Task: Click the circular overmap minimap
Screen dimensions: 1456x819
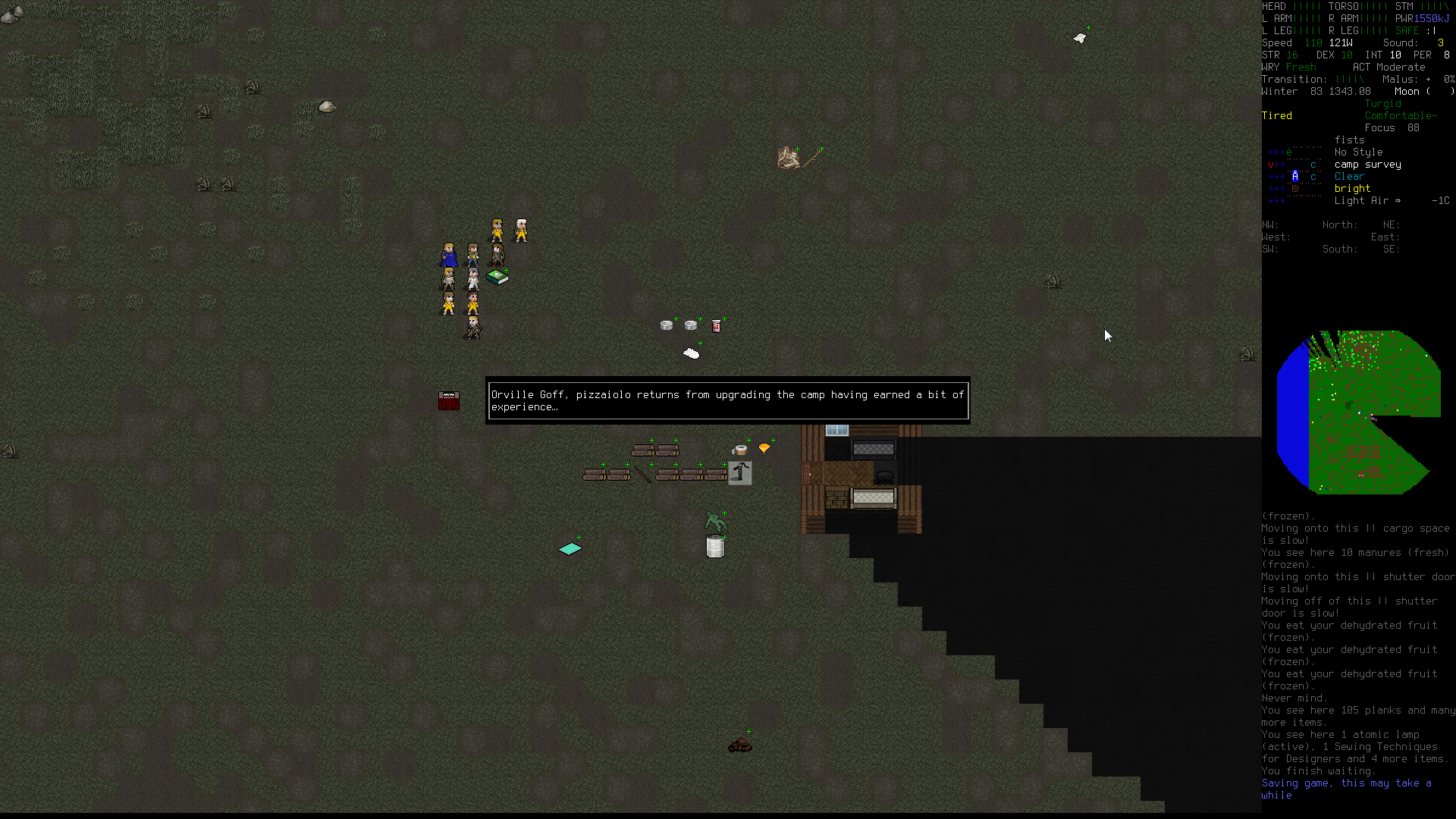Action: (x=1357, y=412)
